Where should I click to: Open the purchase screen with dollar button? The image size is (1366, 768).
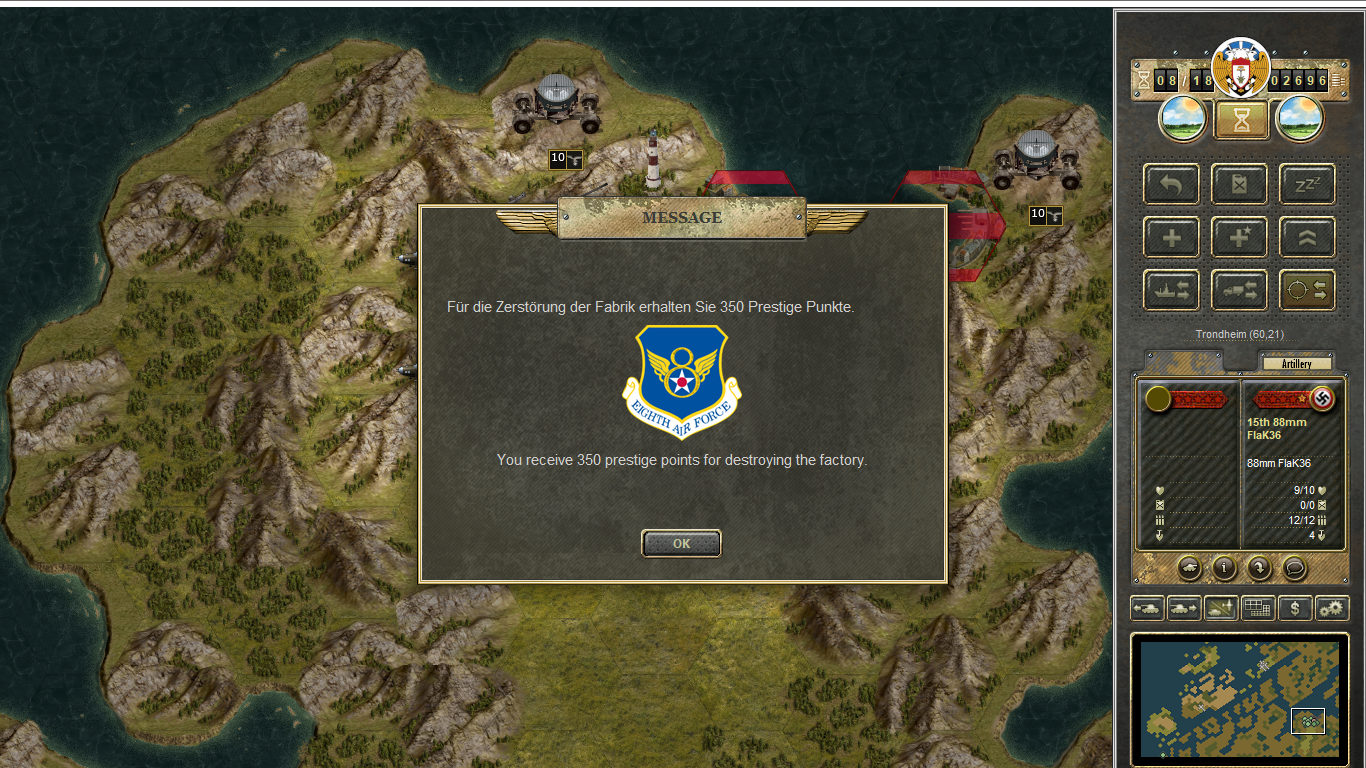click(1295, 608)
